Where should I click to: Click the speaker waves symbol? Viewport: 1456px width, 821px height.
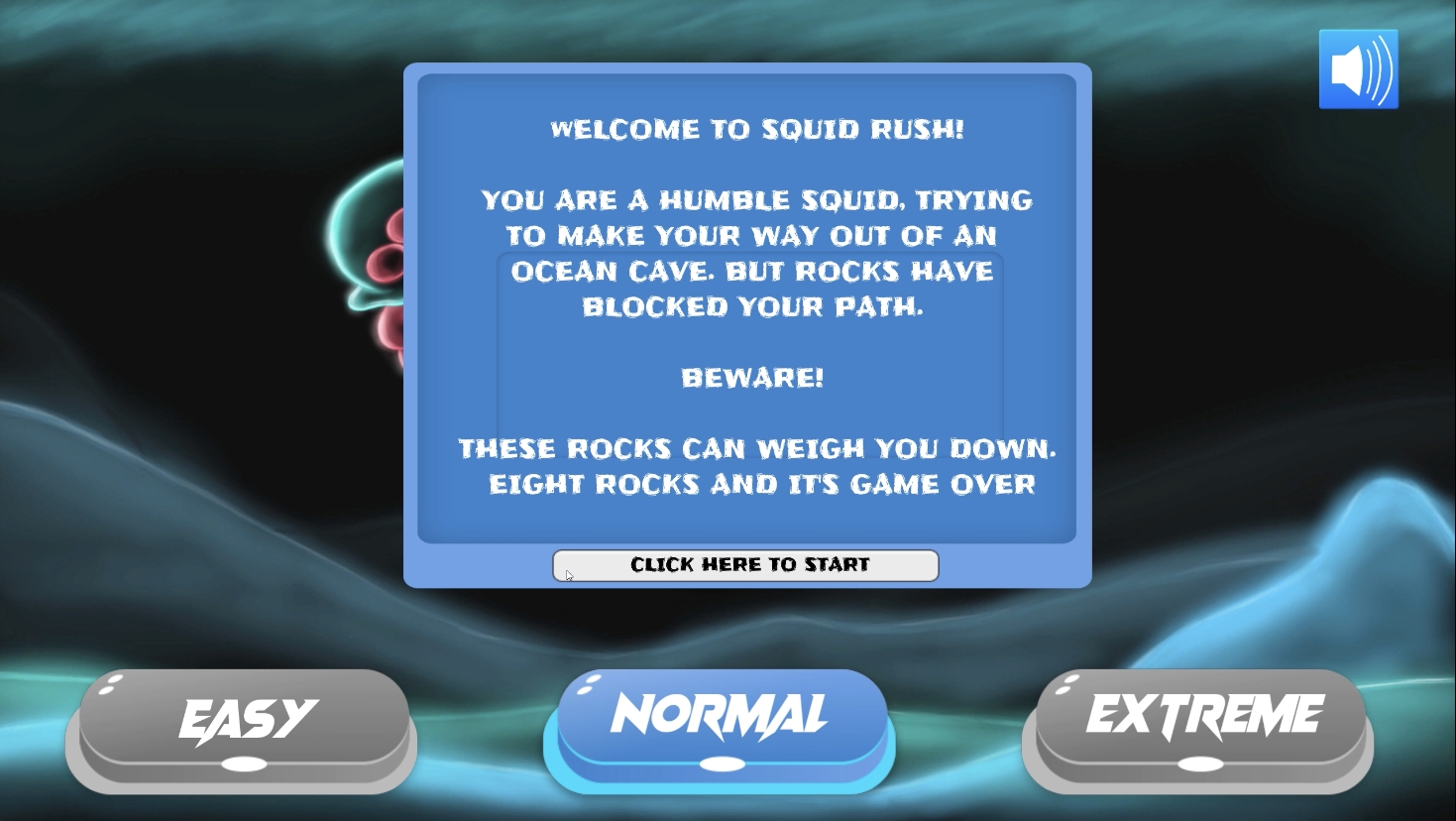(1376, 69)
